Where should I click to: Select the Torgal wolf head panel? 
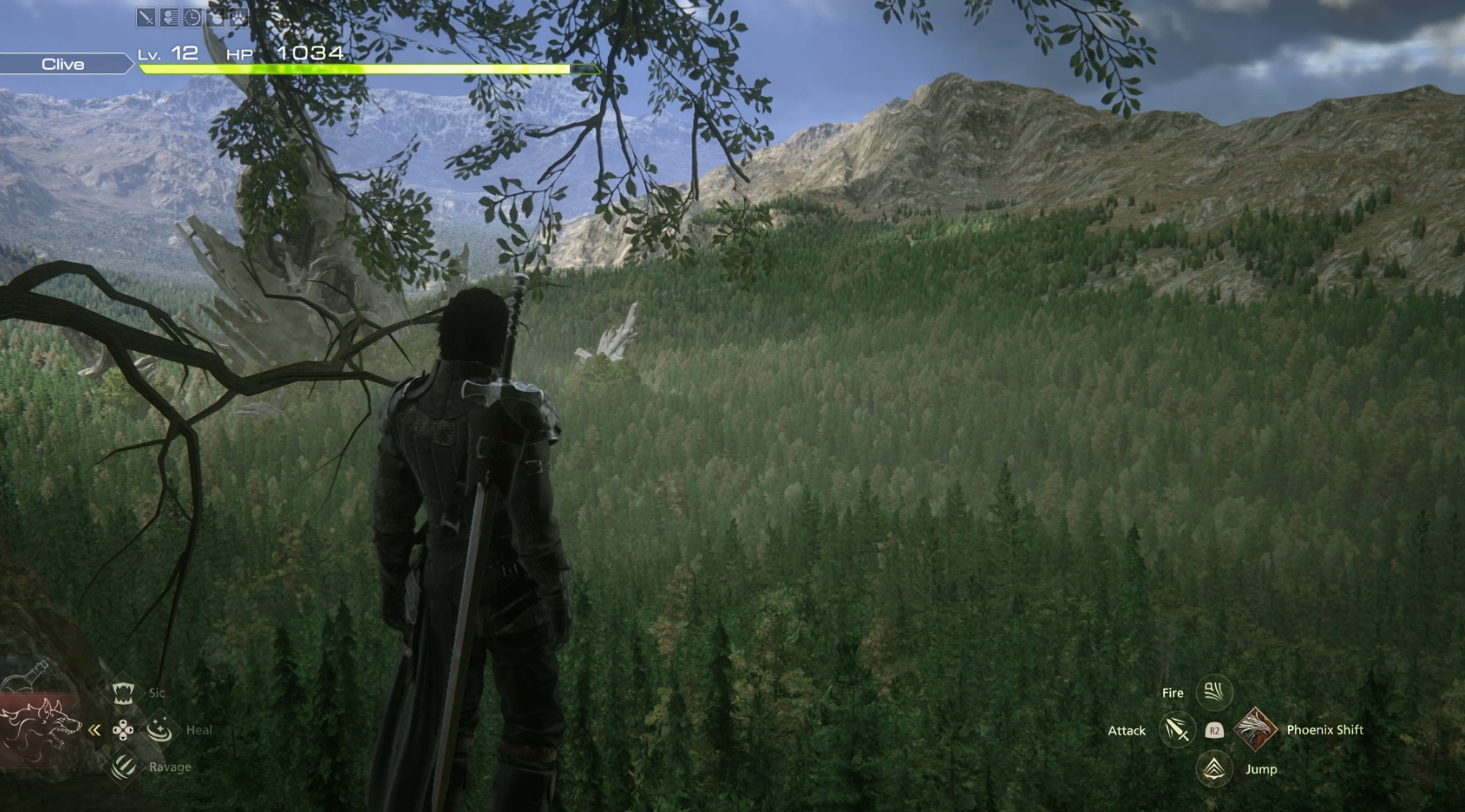38,724
